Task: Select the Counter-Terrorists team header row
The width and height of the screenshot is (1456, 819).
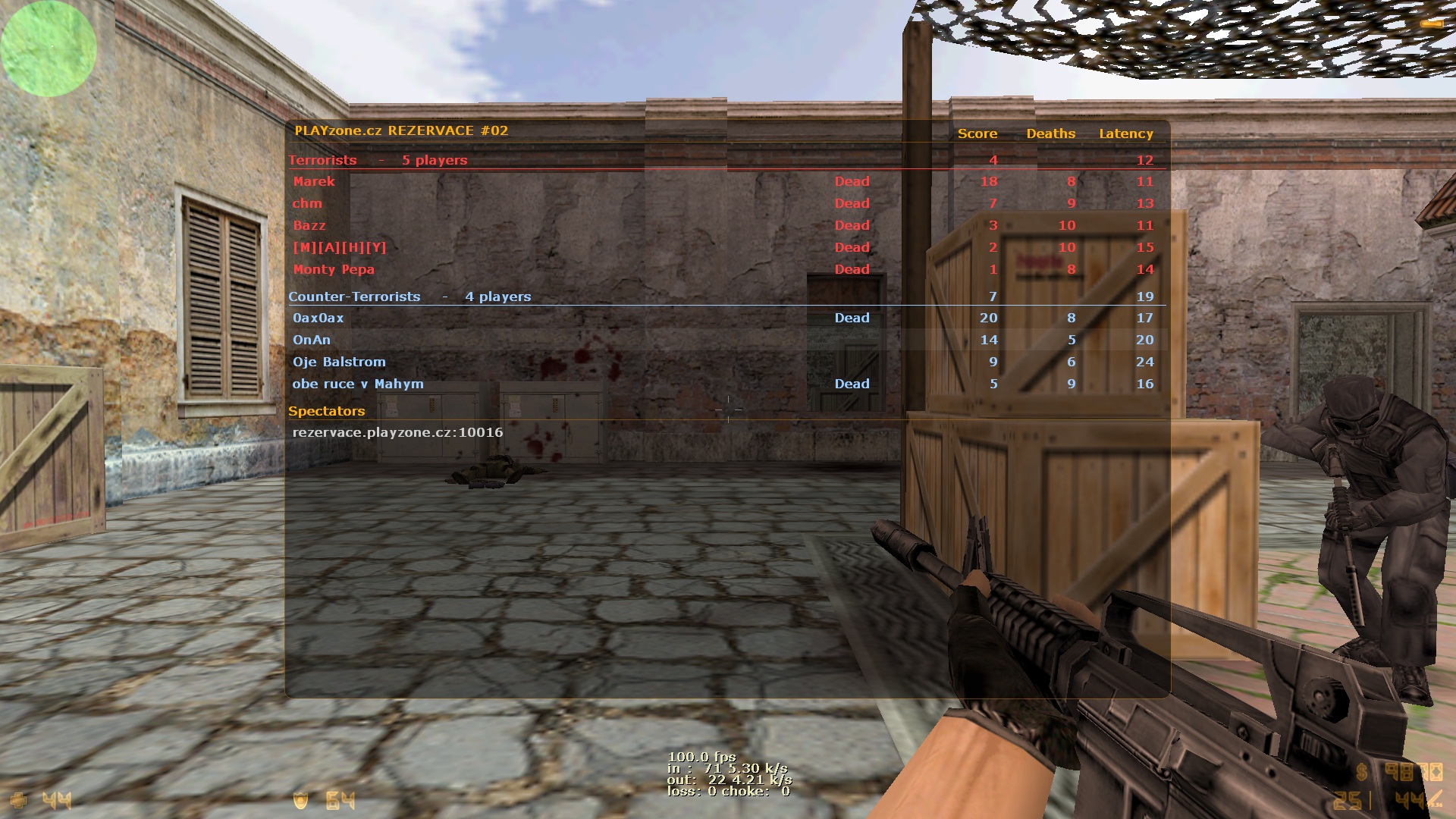Action: click(x=409, y=297)
